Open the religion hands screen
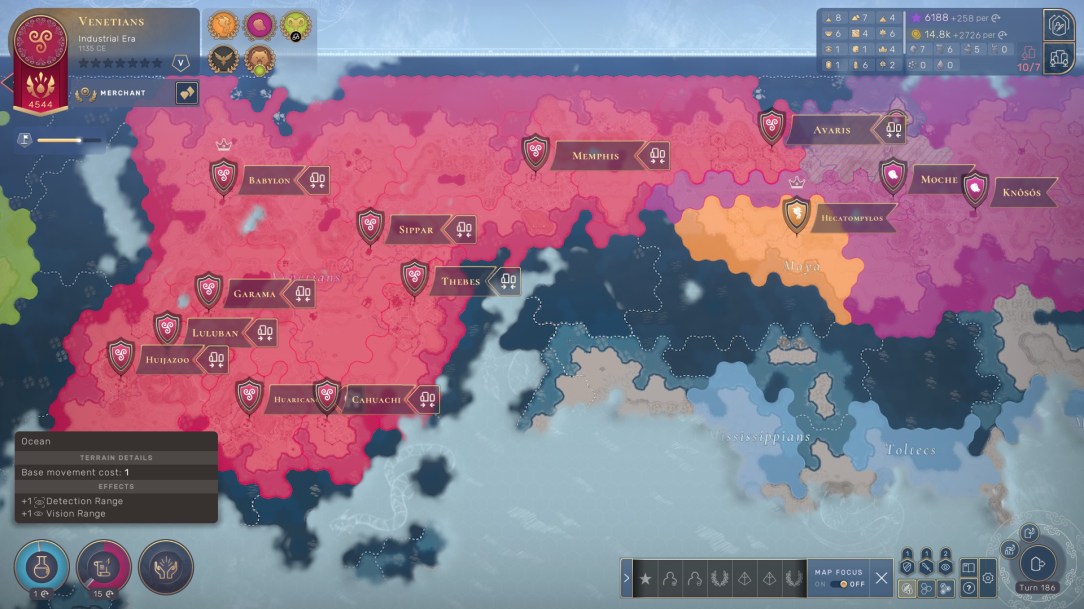The height and width of the screenshot is (609, 1084). [165, 567]
